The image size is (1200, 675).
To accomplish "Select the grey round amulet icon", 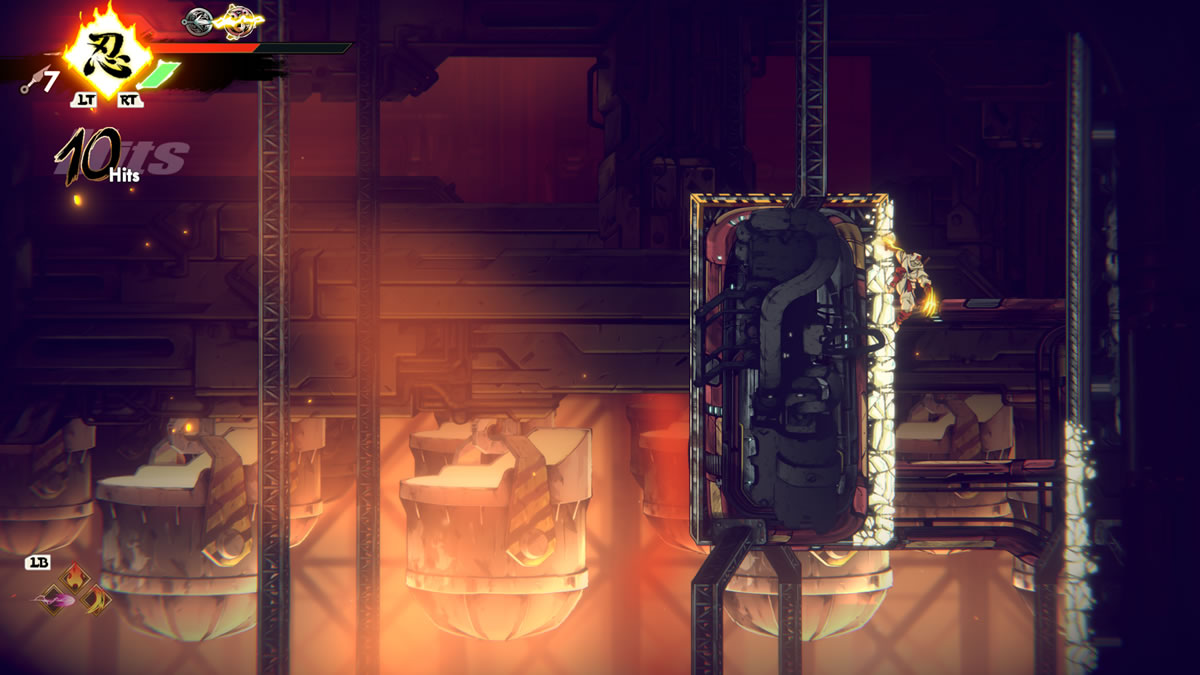I will click(199, 18).
